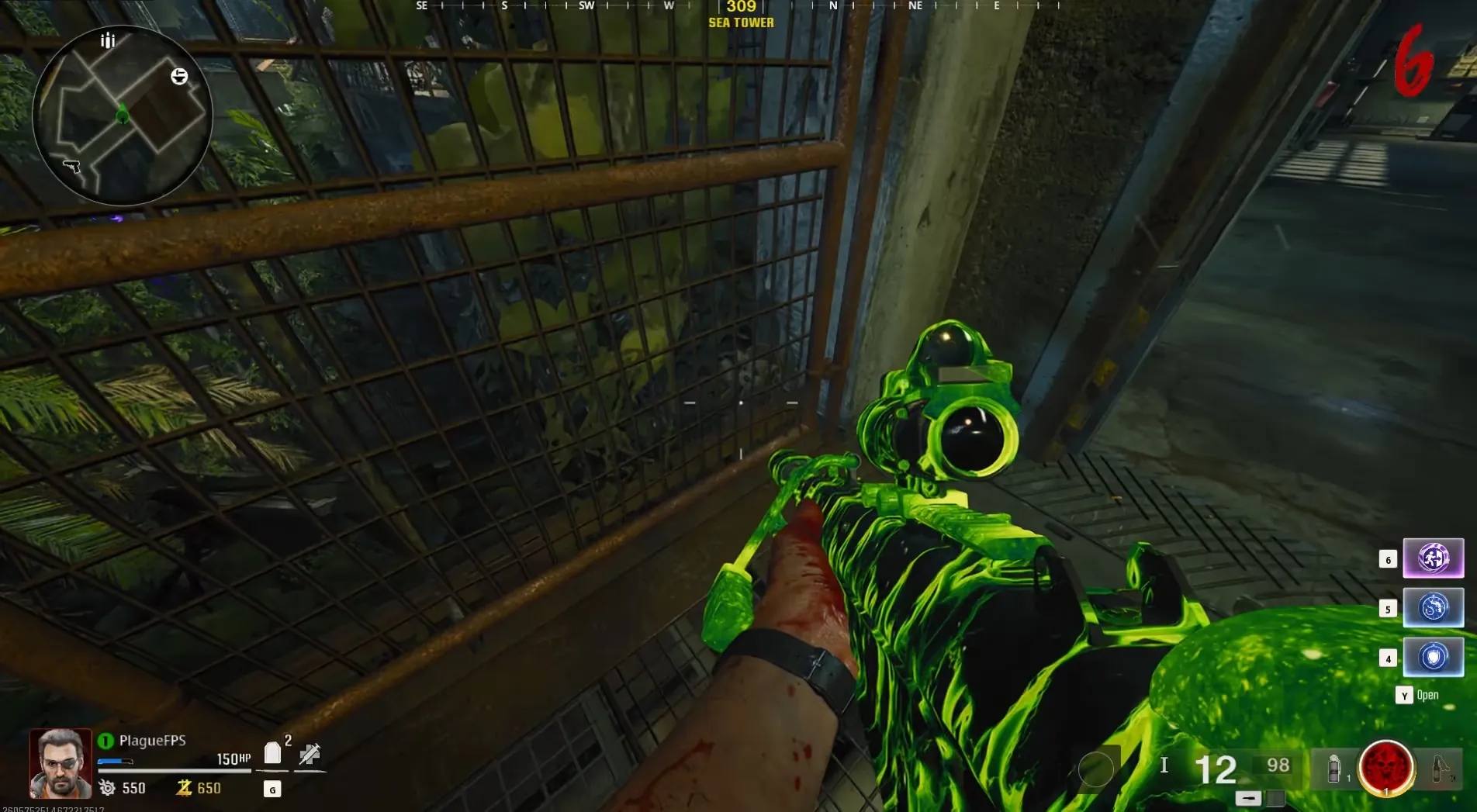The height and width of the screenshot is (812, 1477).
Task: Select the tactical grenade slot
Action: point(1334,769)
